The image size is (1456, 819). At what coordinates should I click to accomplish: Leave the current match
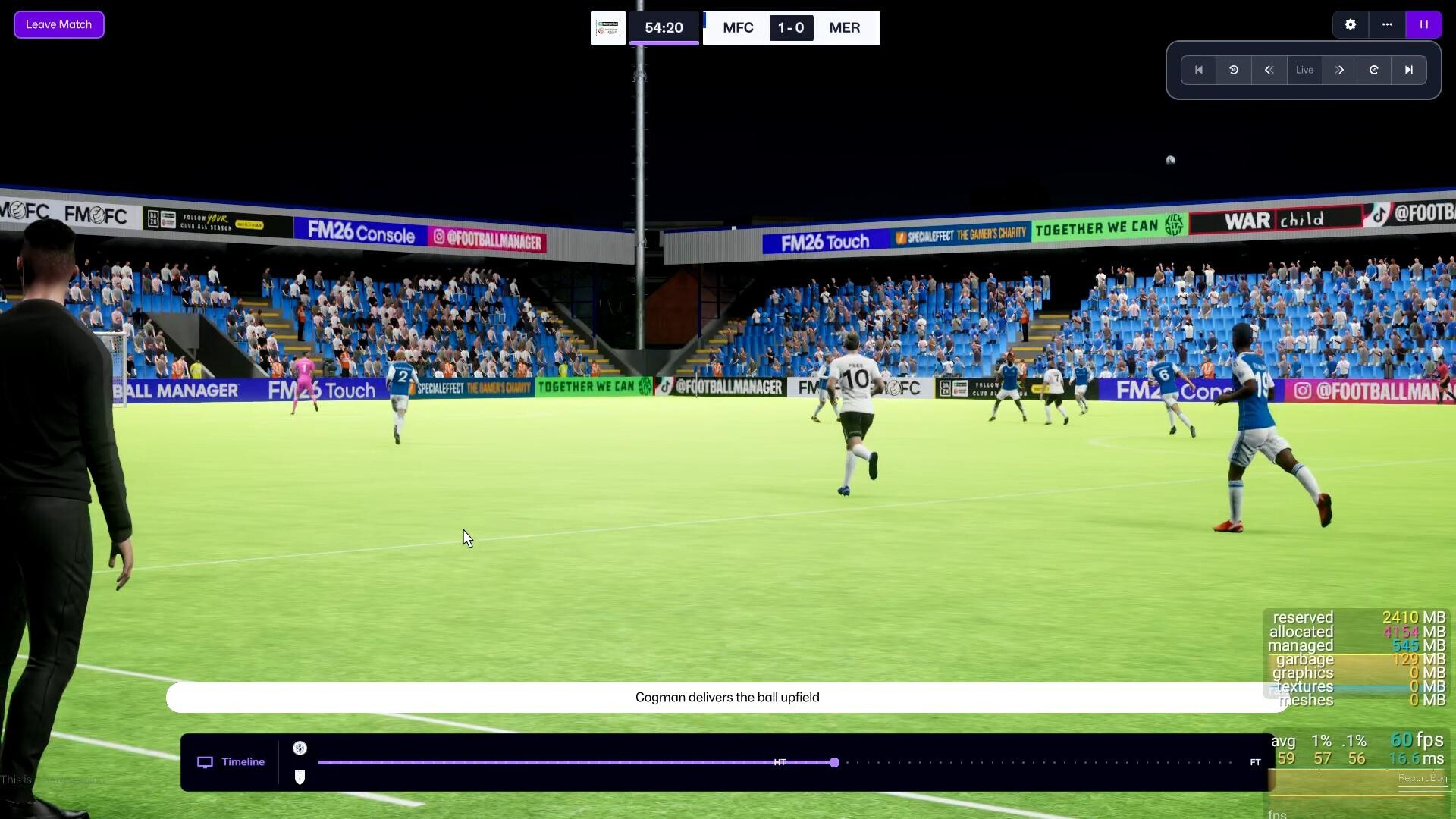(58, 24)
